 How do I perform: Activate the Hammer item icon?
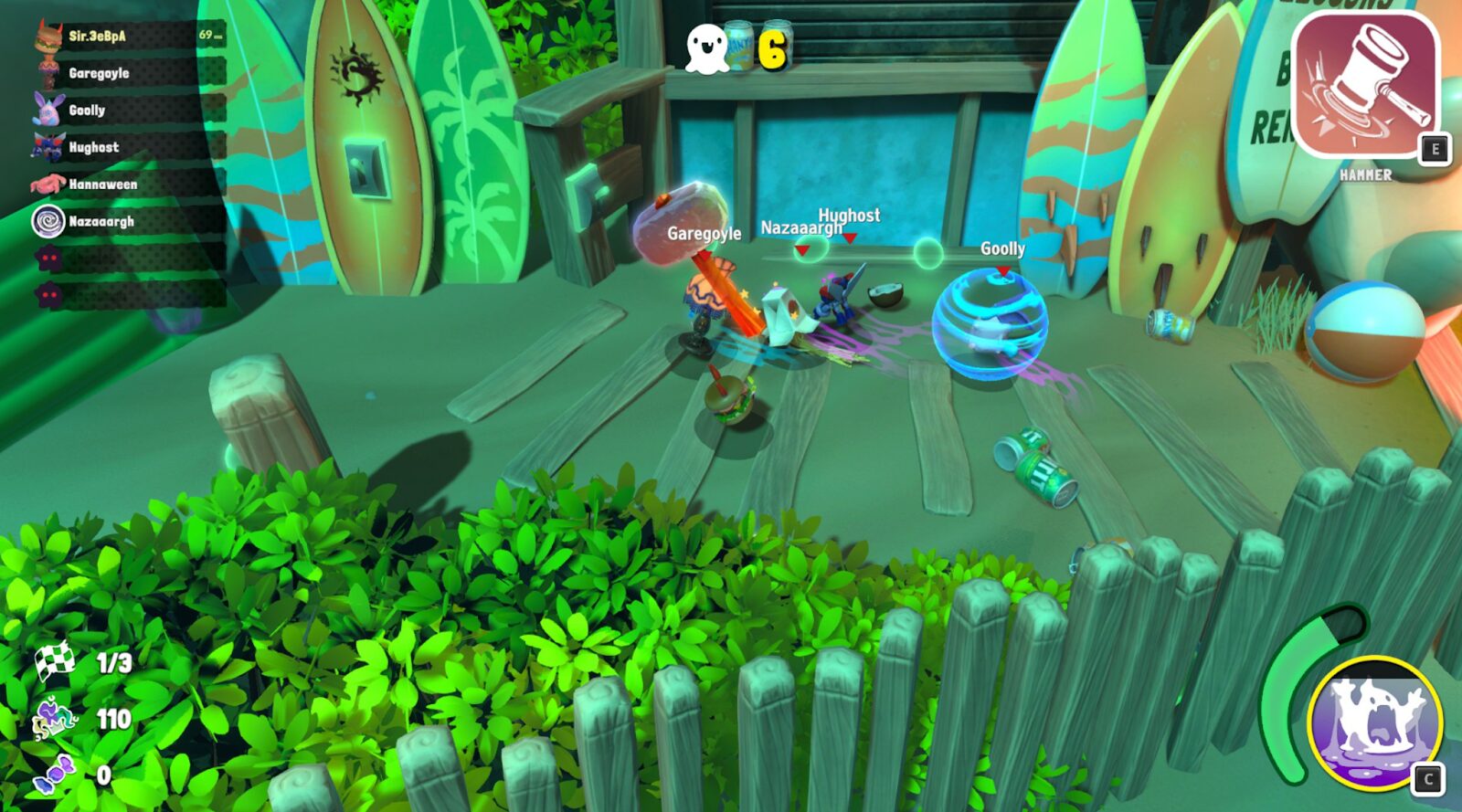point(1365,86)
